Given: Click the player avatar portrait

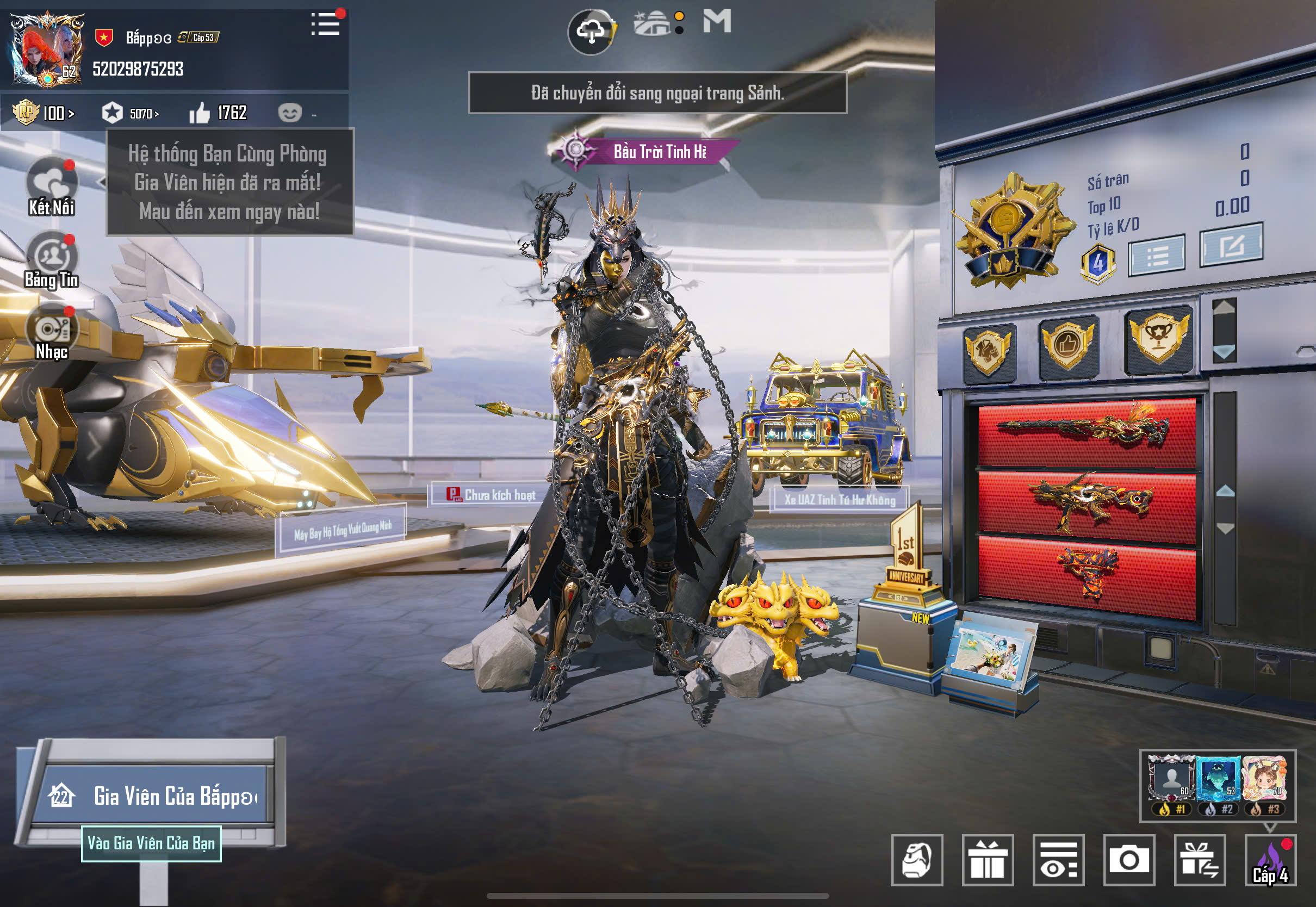Looking at the screenshot, I should (x=47, y=50).
